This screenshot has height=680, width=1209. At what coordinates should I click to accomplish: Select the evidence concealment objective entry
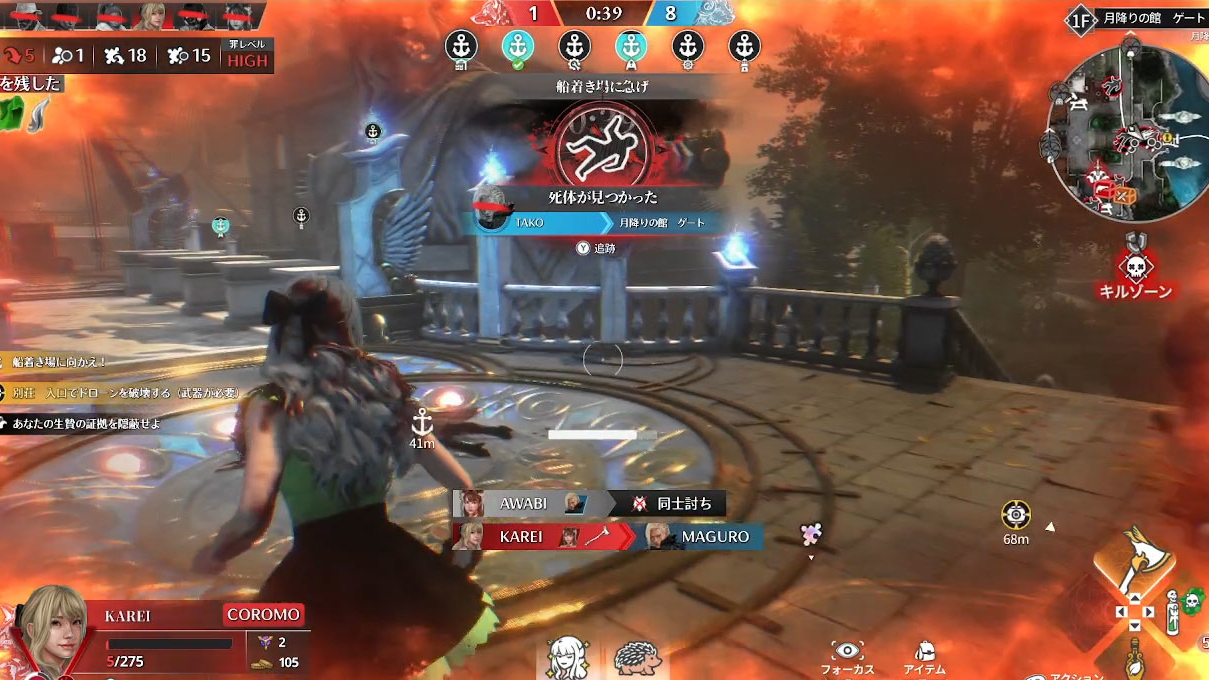coord(85,423)
